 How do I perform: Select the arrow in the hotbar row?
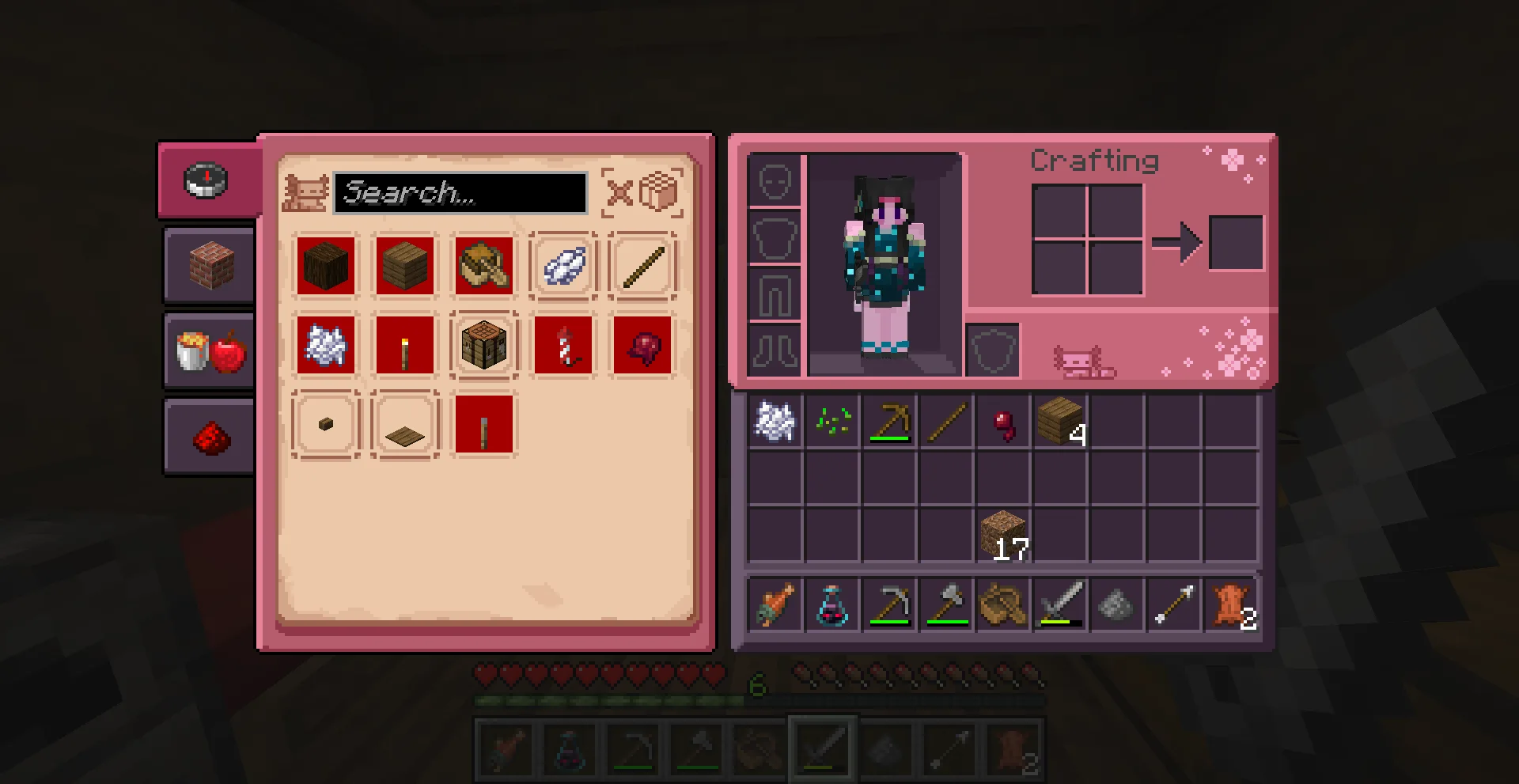[x=1174, y=605]
